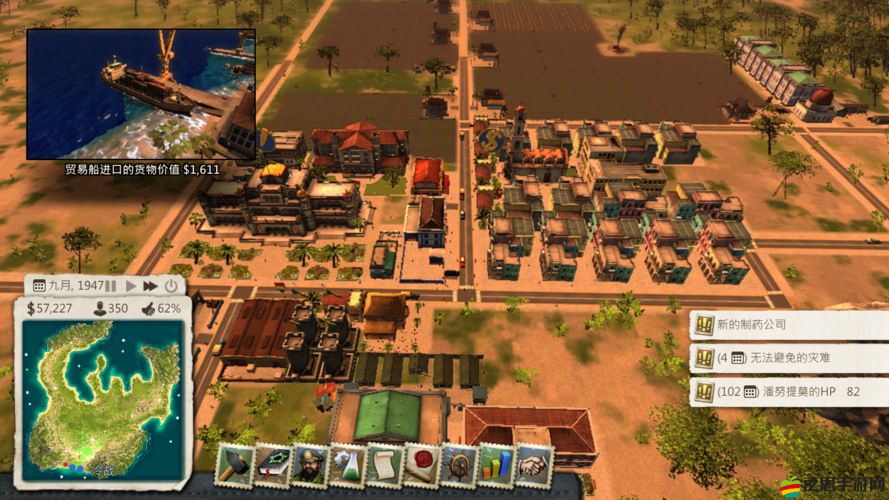Open the 潘努提莫的HP task
The image size is (889, 500).
787,391
